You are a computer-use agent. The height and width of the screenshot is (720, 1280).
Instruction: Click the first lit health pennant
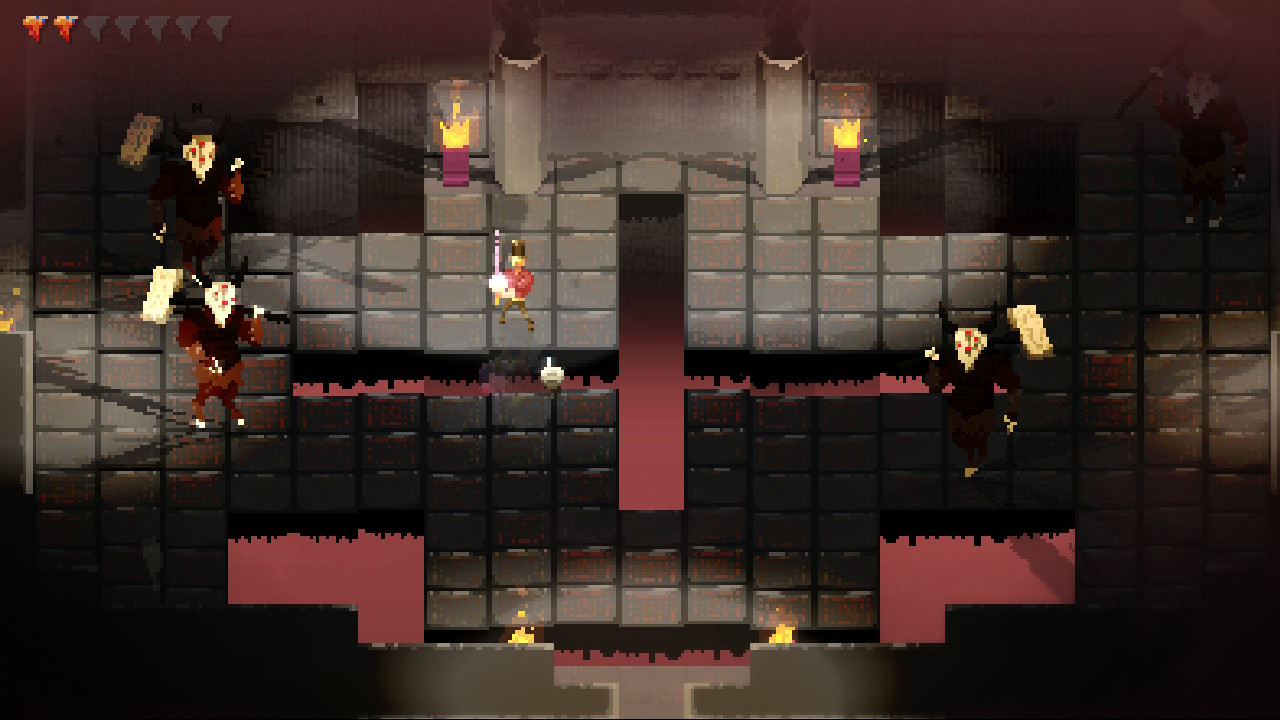tap(33, 27)
